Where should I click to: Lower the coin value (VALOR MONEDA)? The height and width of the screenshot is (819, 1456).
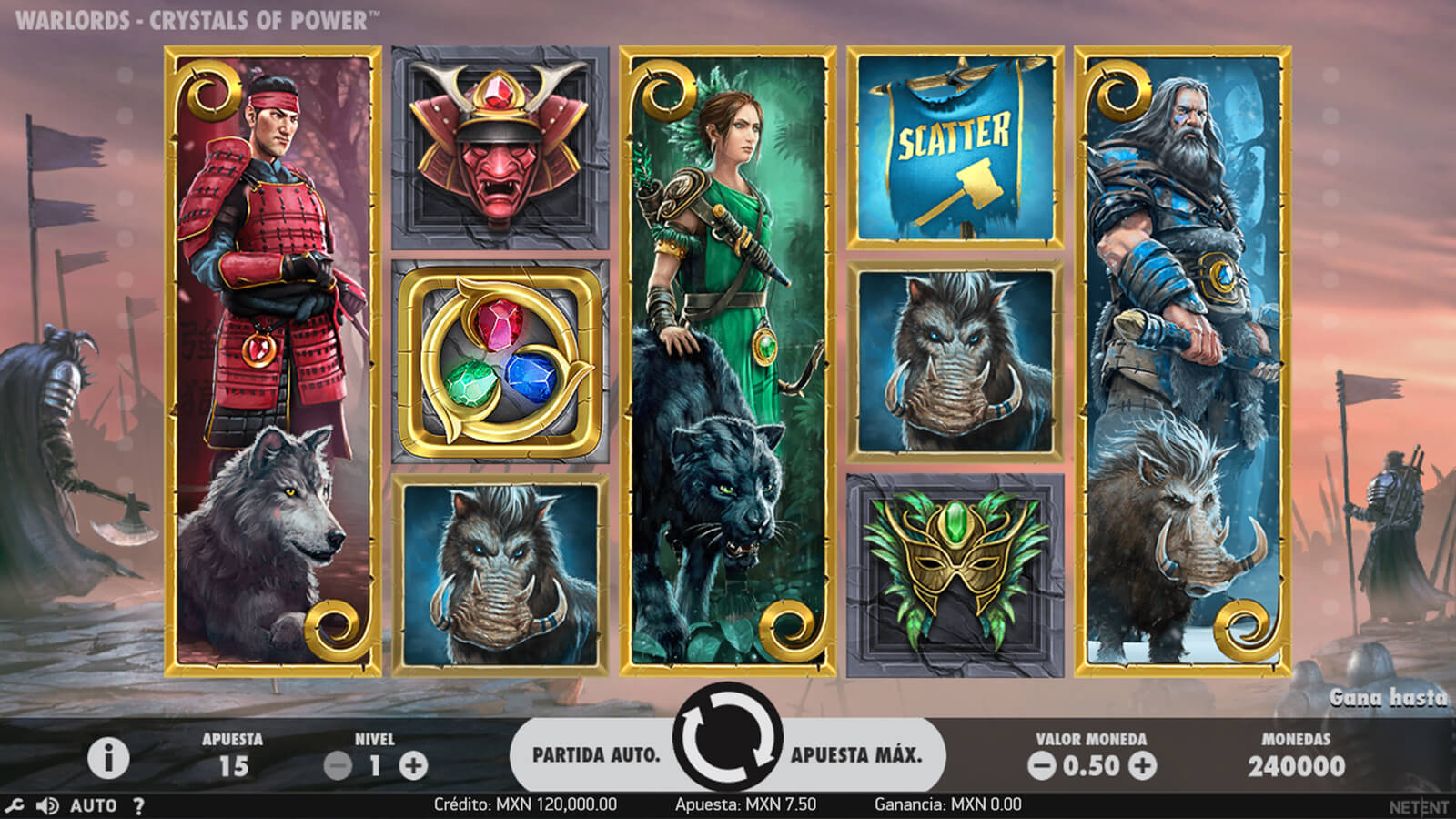pos(1041,766)
